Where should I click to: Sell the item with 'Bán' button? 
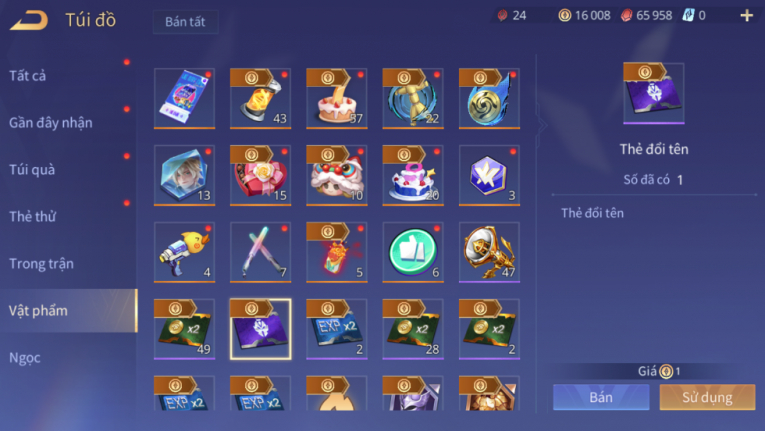click(x=601, y=397)
